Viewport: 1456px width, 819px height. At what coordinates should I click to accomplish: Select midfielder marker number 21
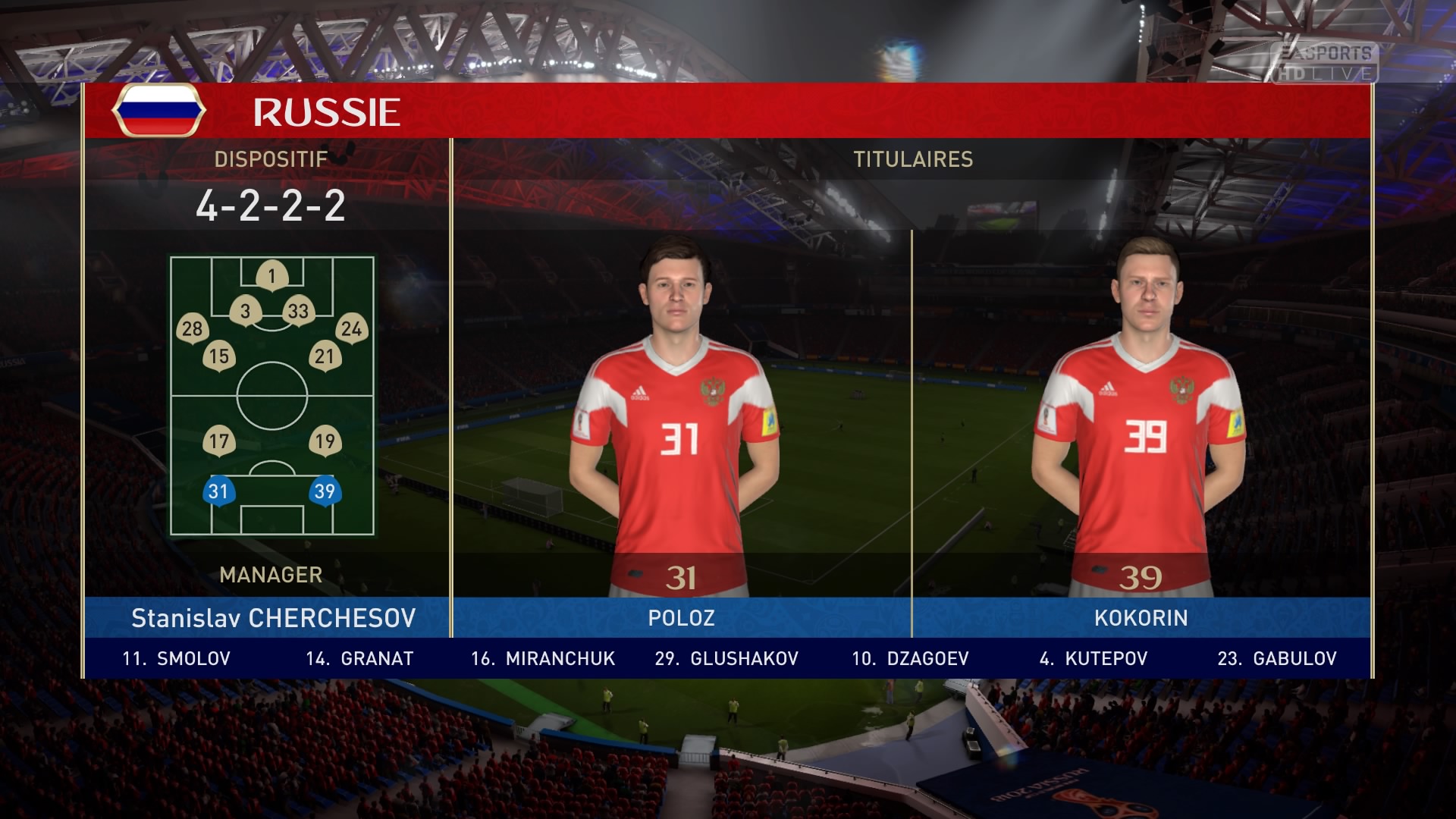325,356
